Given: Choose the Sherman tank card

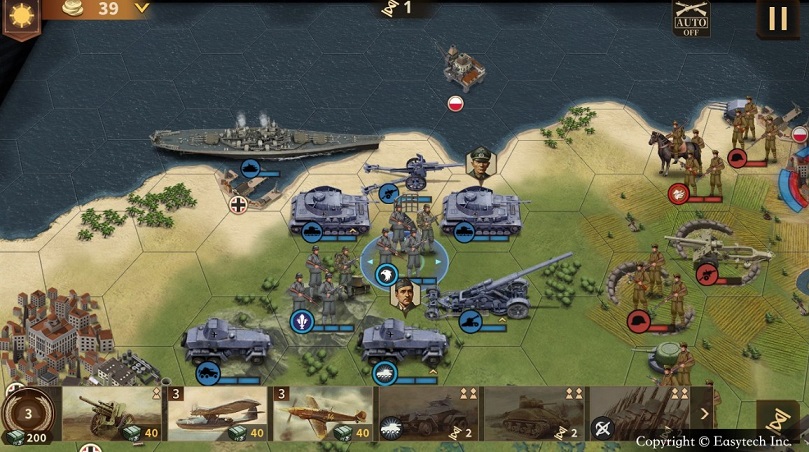Looking at the screenshot, I should pyautogui.click(x=532, y=414).
